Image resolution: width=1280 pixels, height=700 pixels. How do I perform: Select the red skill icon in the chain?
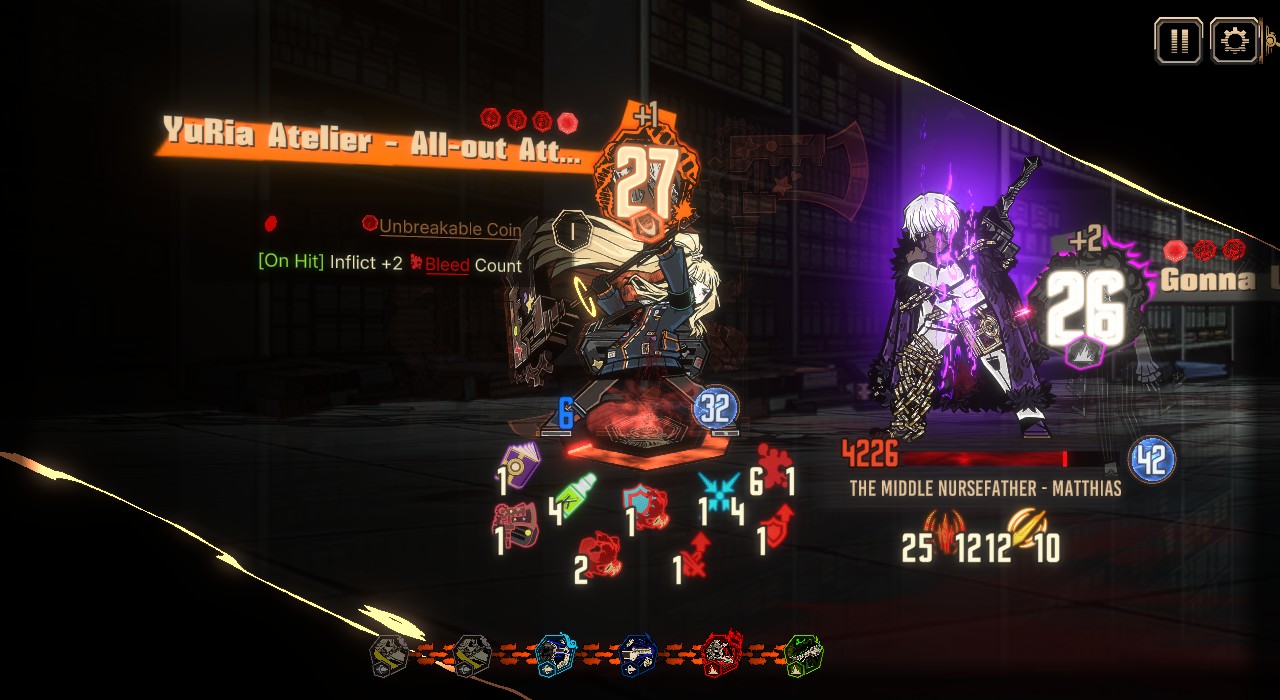721,655
